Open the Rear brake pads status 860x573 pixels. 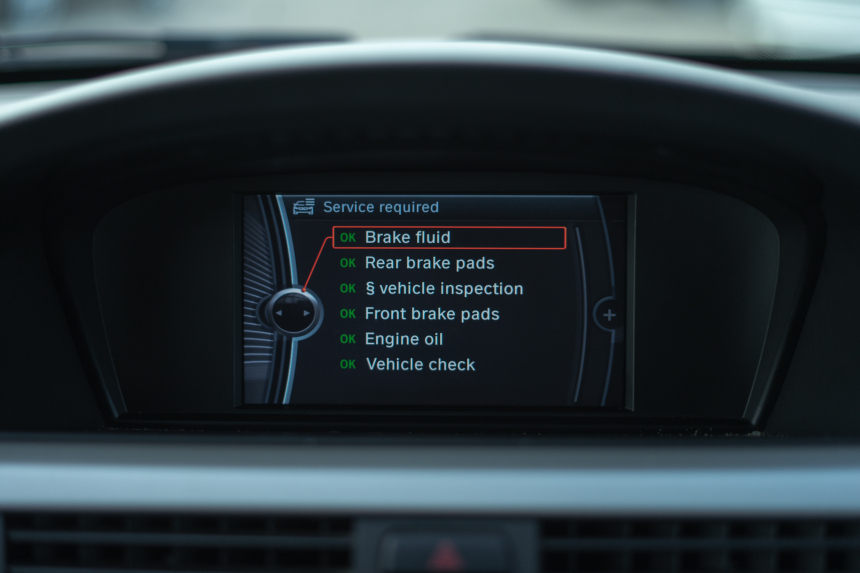click(429, 263)
